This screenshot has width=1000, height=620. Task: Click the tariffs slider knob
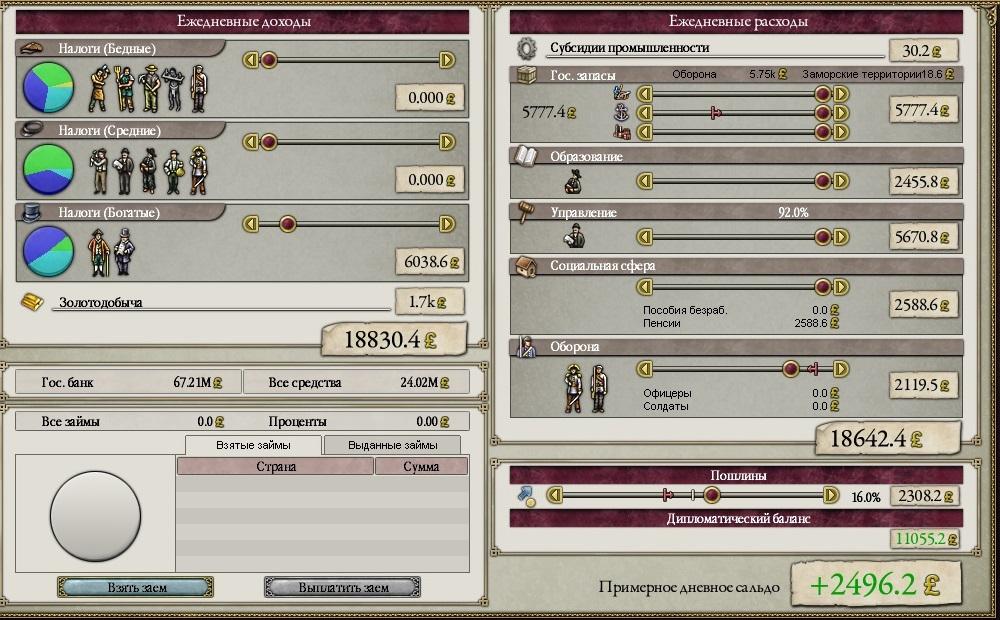(x=712, y=495)
